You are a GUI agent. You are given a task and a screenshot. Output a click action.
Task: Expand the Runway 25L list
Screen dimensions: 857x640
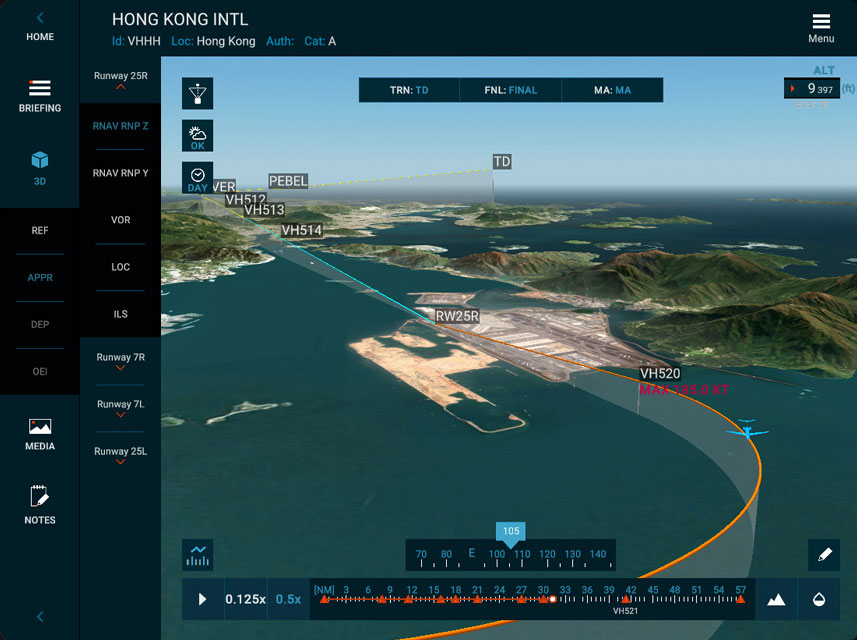pyautogui.click(x=120, y=456)
